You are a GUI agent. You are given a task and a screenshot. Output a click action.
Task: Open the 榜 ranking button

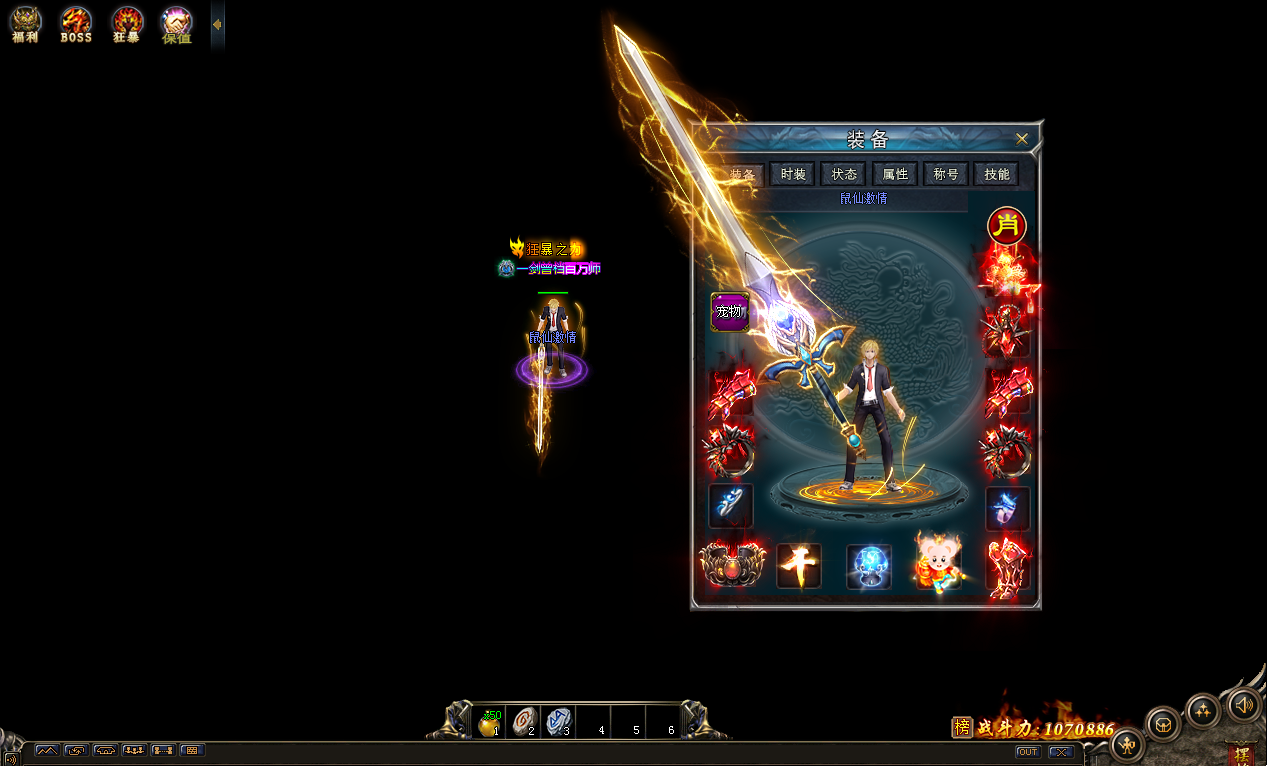(961, 728)
